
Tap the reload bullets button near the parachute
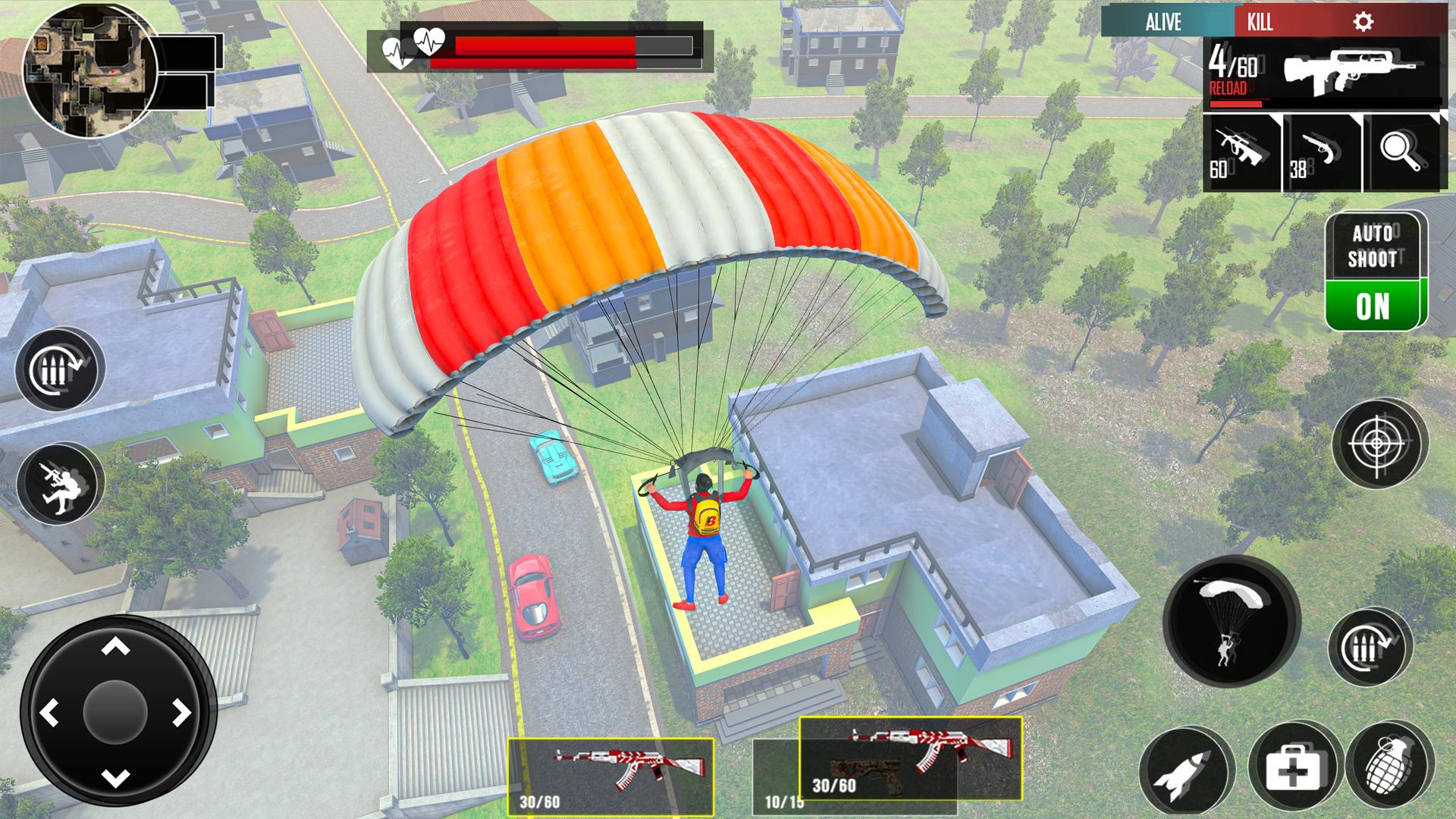(1368, 647)
